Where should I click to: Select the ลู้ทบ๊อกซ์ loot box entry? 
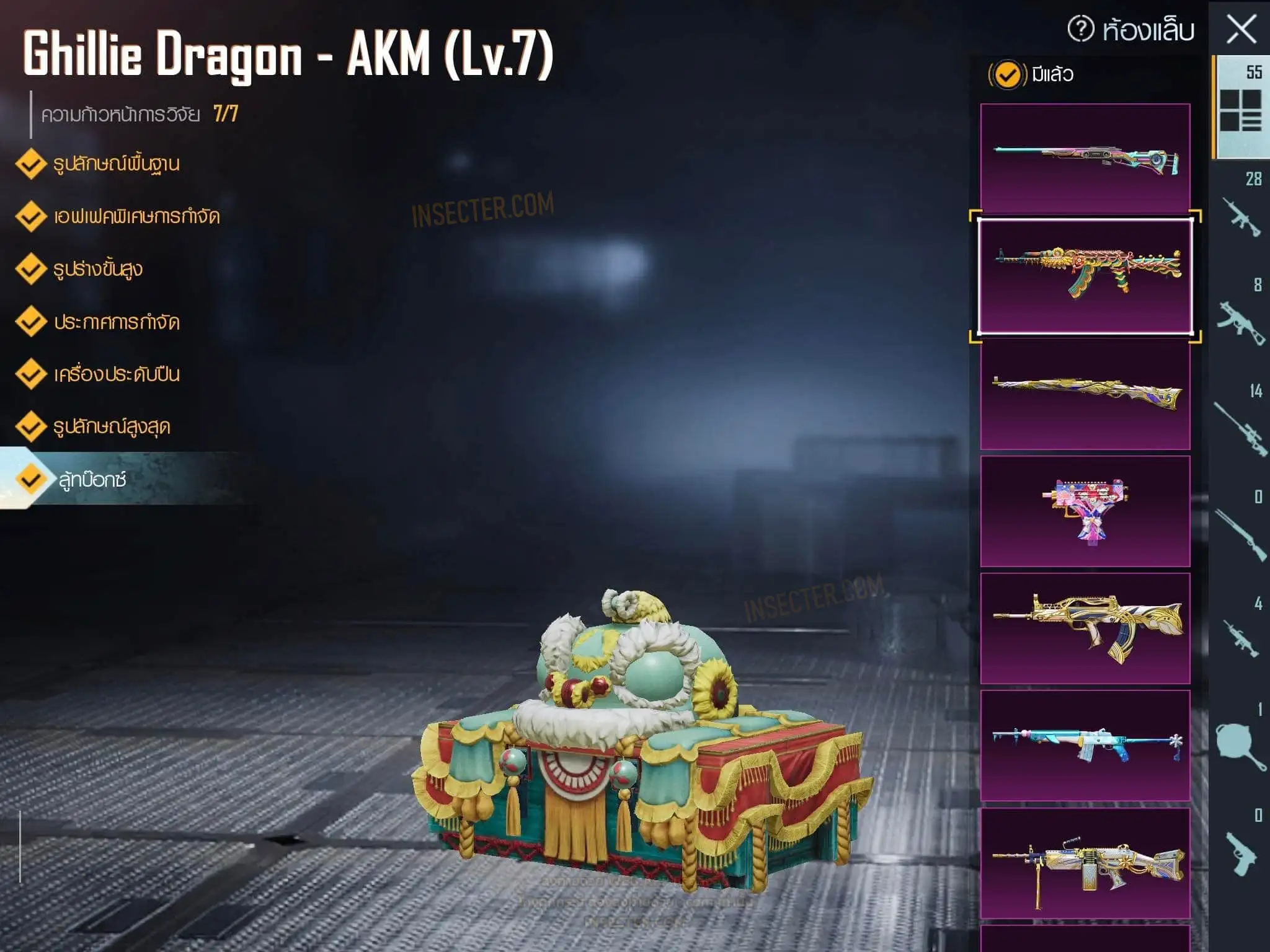93,479
